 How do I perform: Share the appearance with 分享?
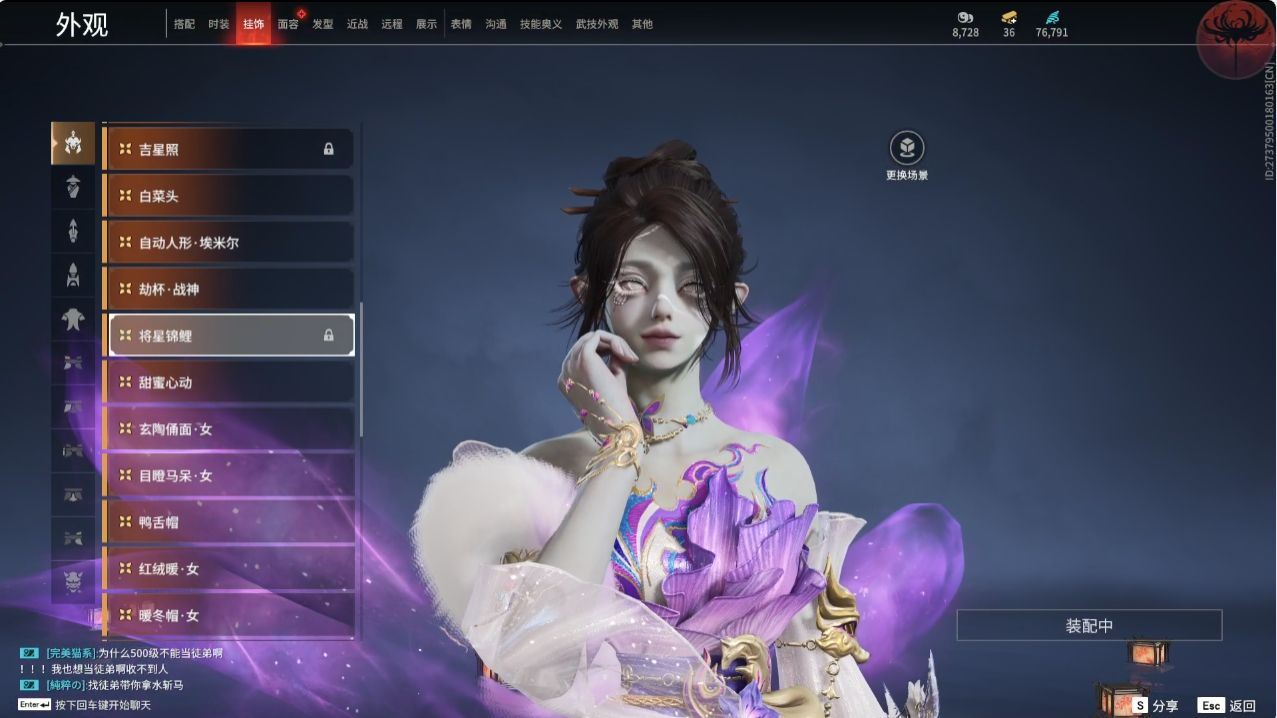coord(1156,705)
